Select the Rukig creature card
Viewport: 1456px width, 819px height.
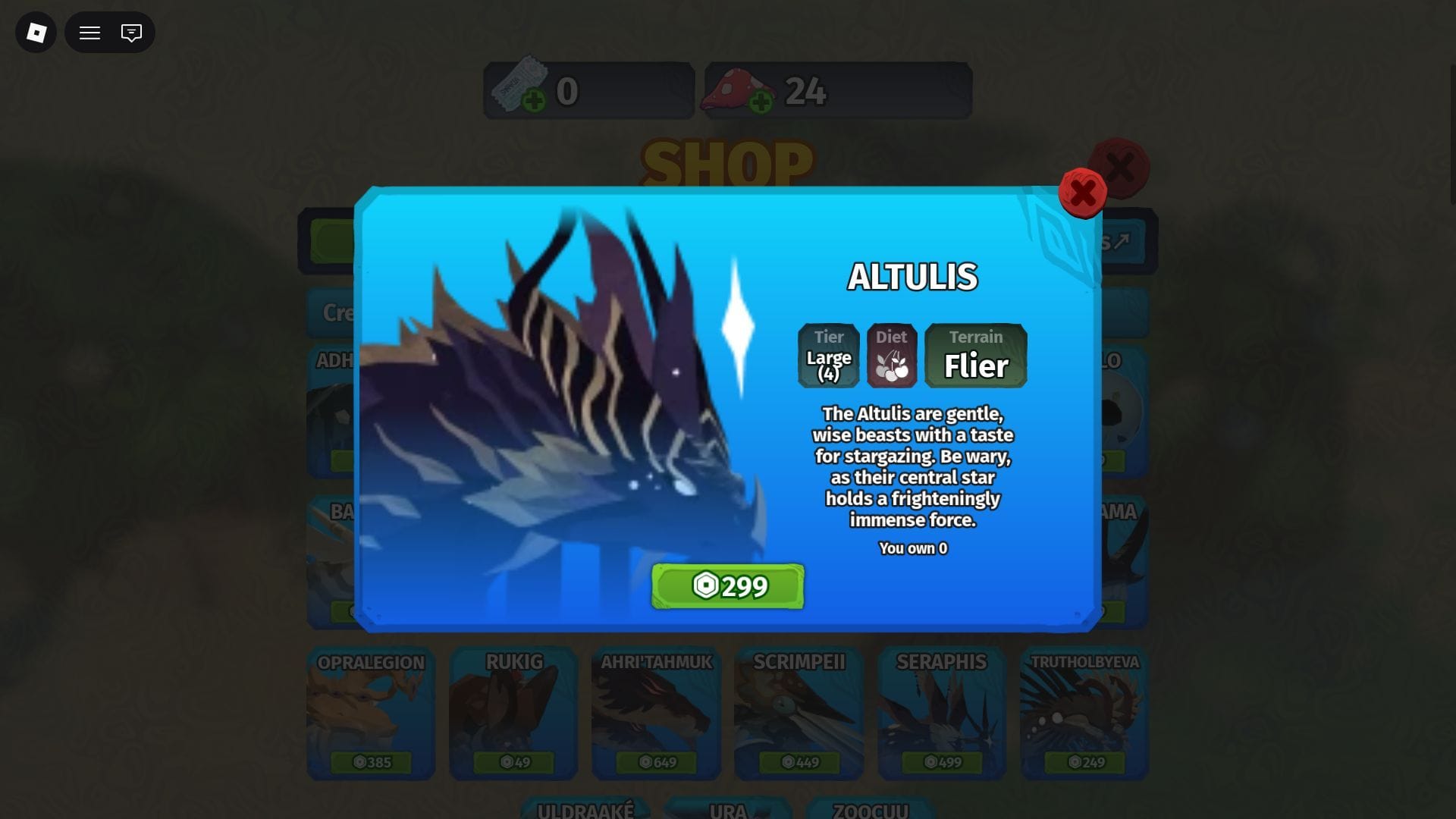click(513, 713)
